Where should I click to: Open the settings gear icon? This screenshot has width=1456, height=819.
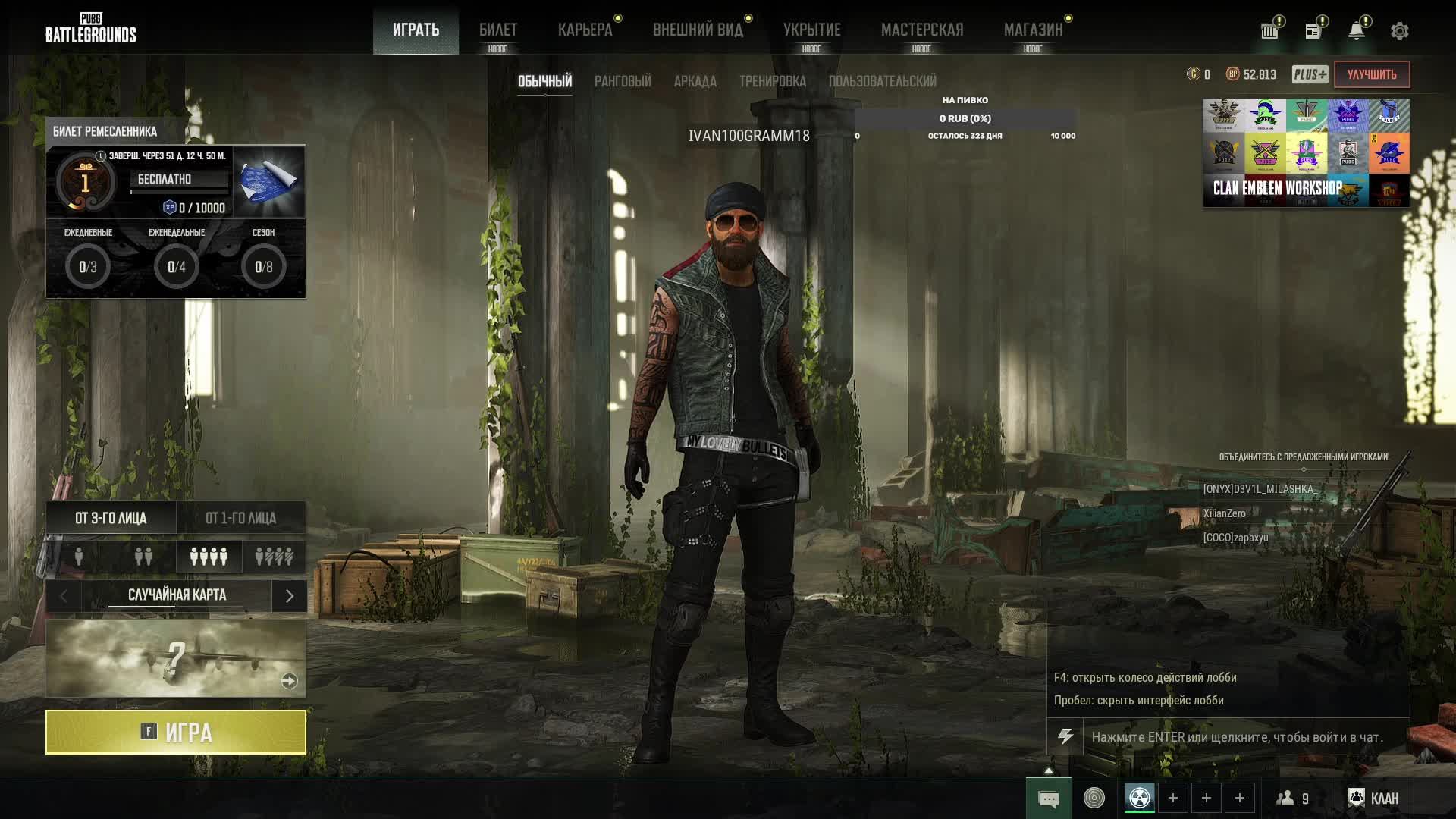pyautogui.click(x=1399, y=31)
